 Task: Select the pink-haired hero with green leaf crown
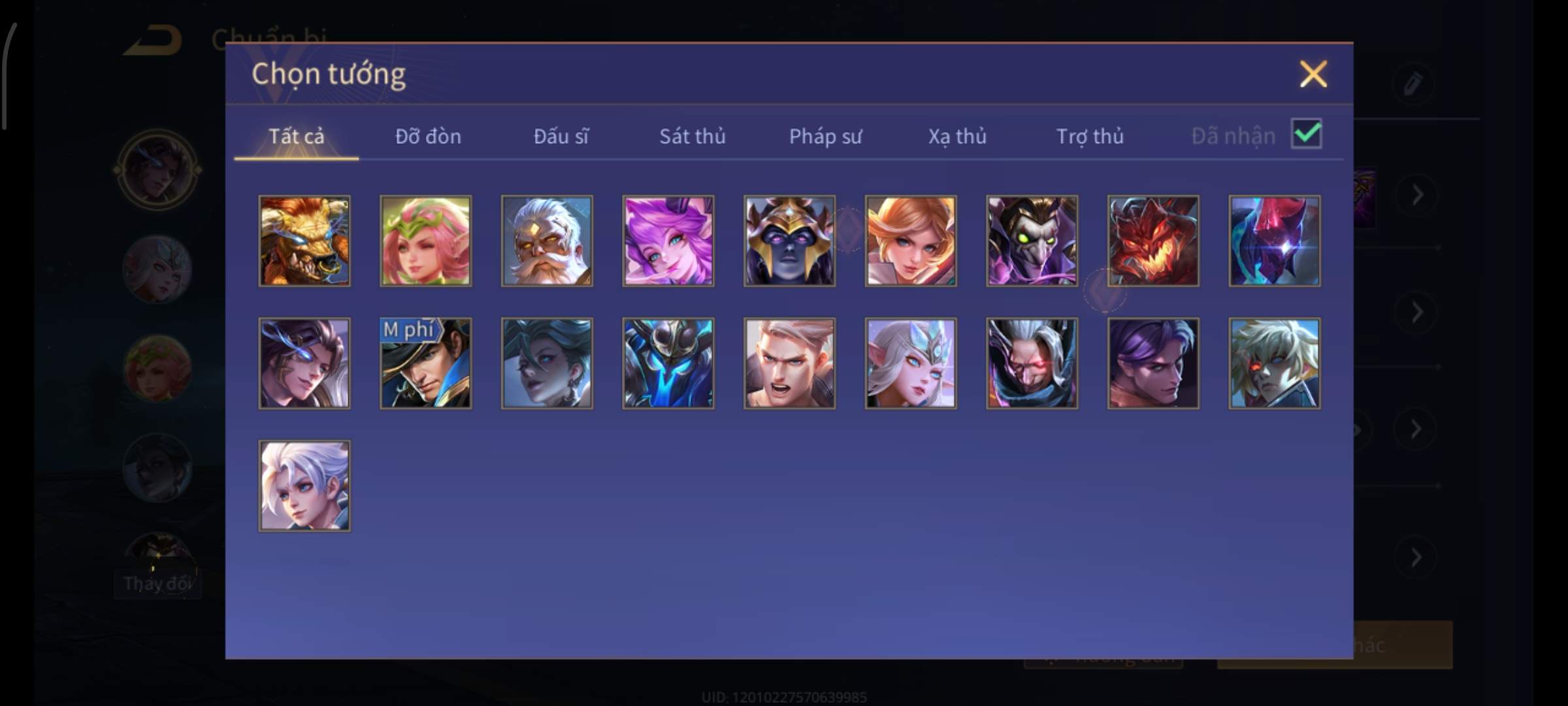tap(426, 241)
